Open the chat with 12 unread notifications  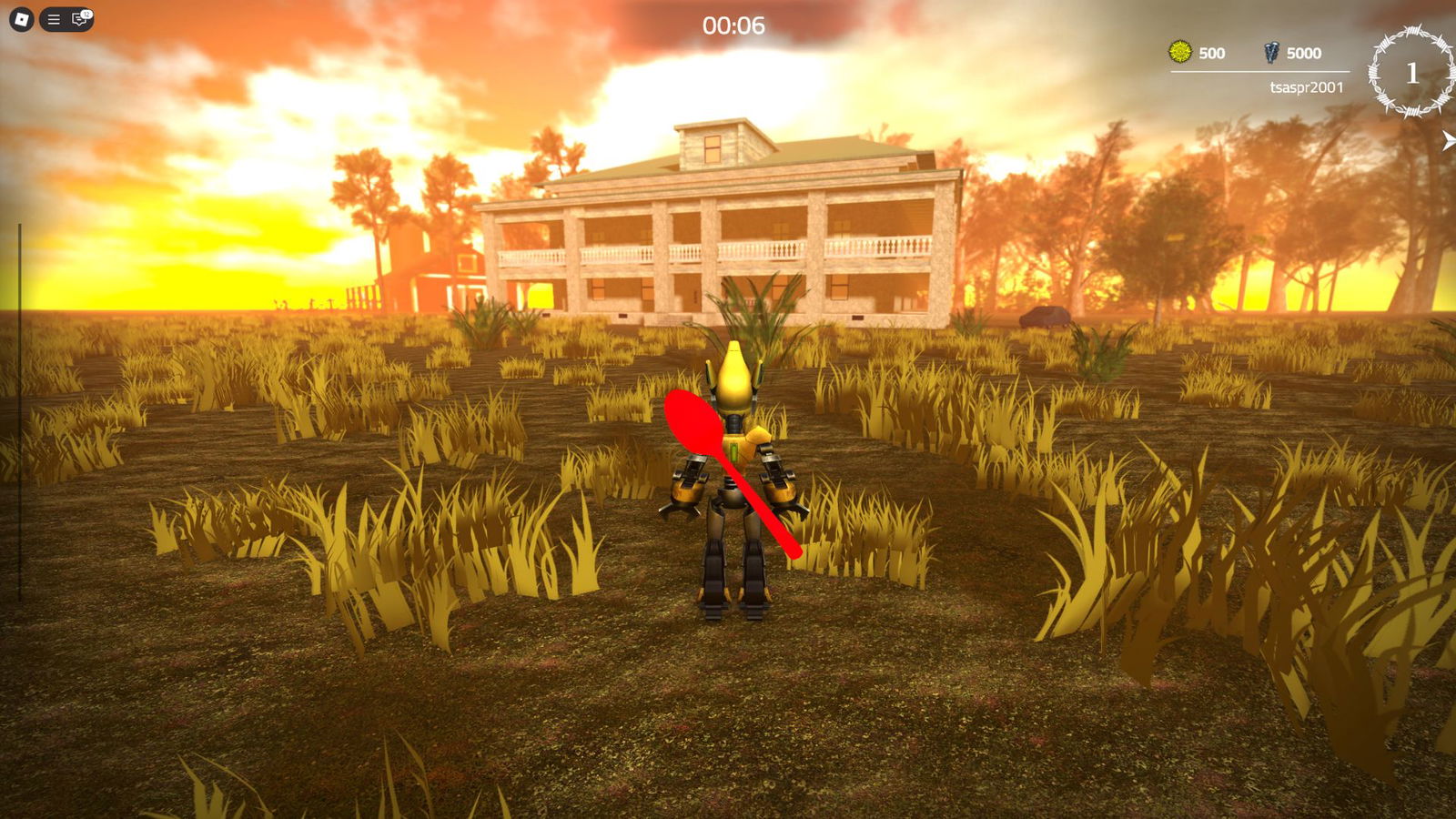coord(79,20)
